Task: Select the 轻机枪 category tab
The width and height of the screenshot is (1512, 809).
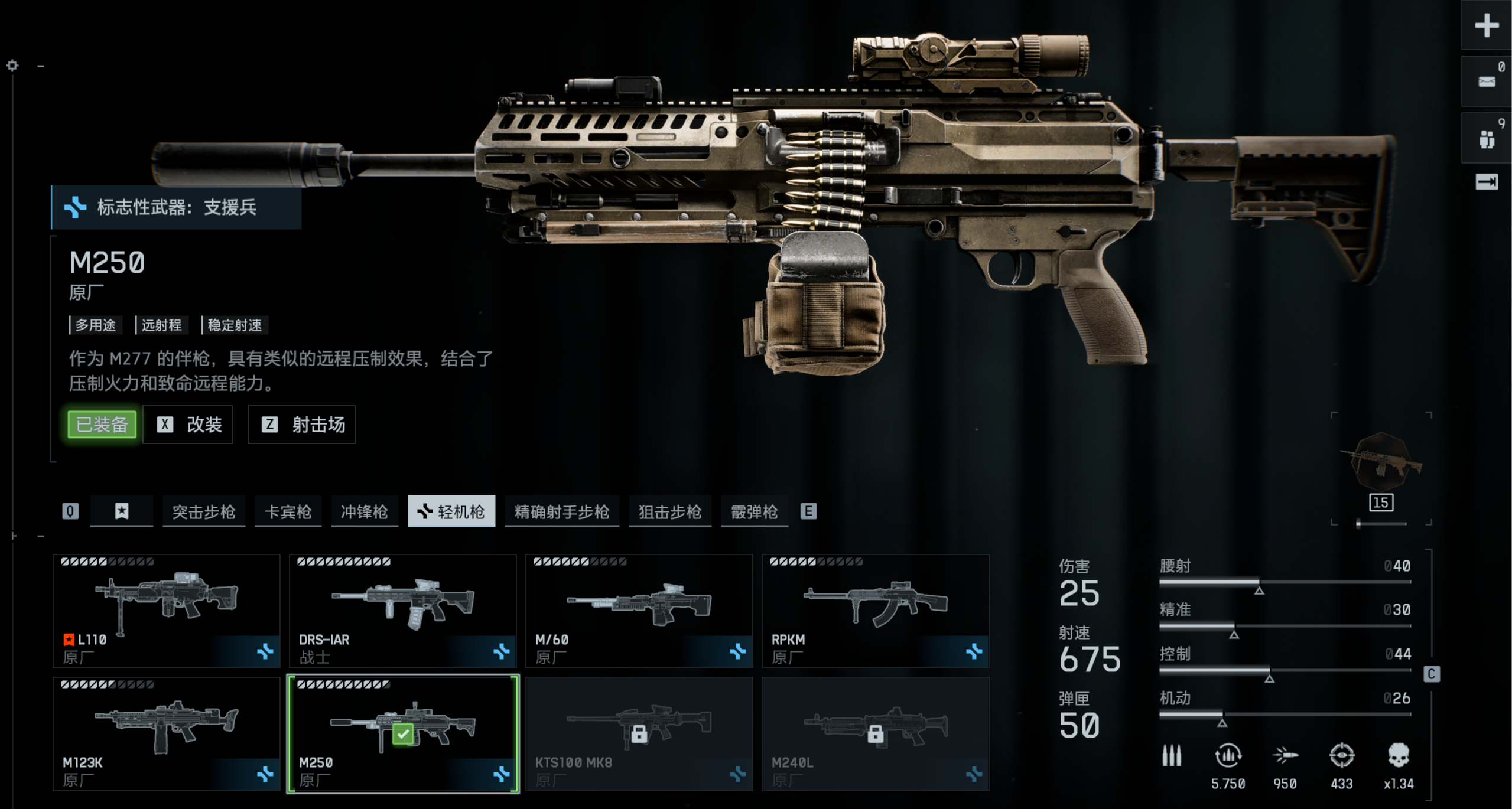Action: click(451, 511)
